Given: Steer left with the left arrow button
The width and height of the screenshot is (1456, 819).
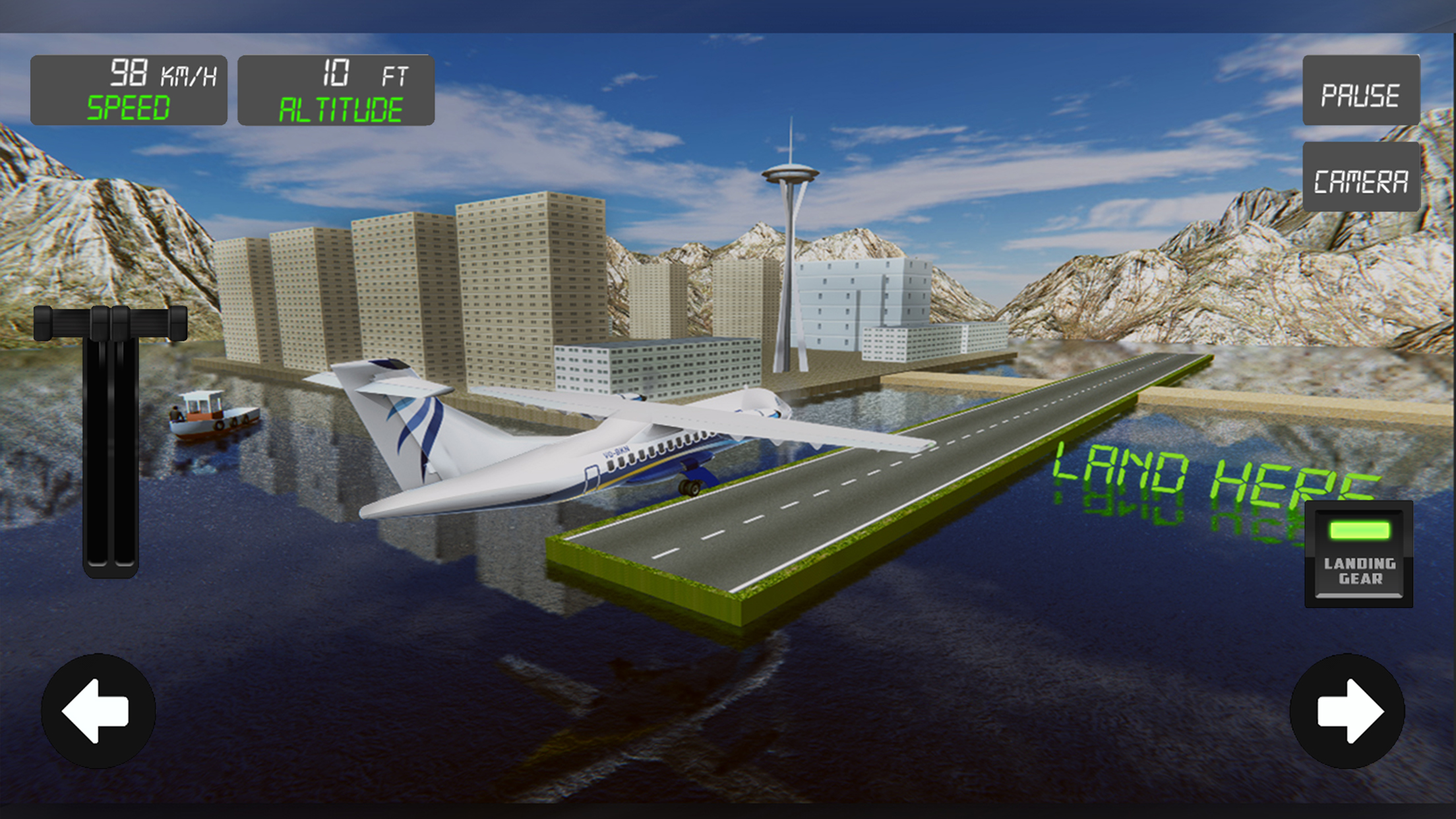Looking at the screenshot, I should point(98,711).
